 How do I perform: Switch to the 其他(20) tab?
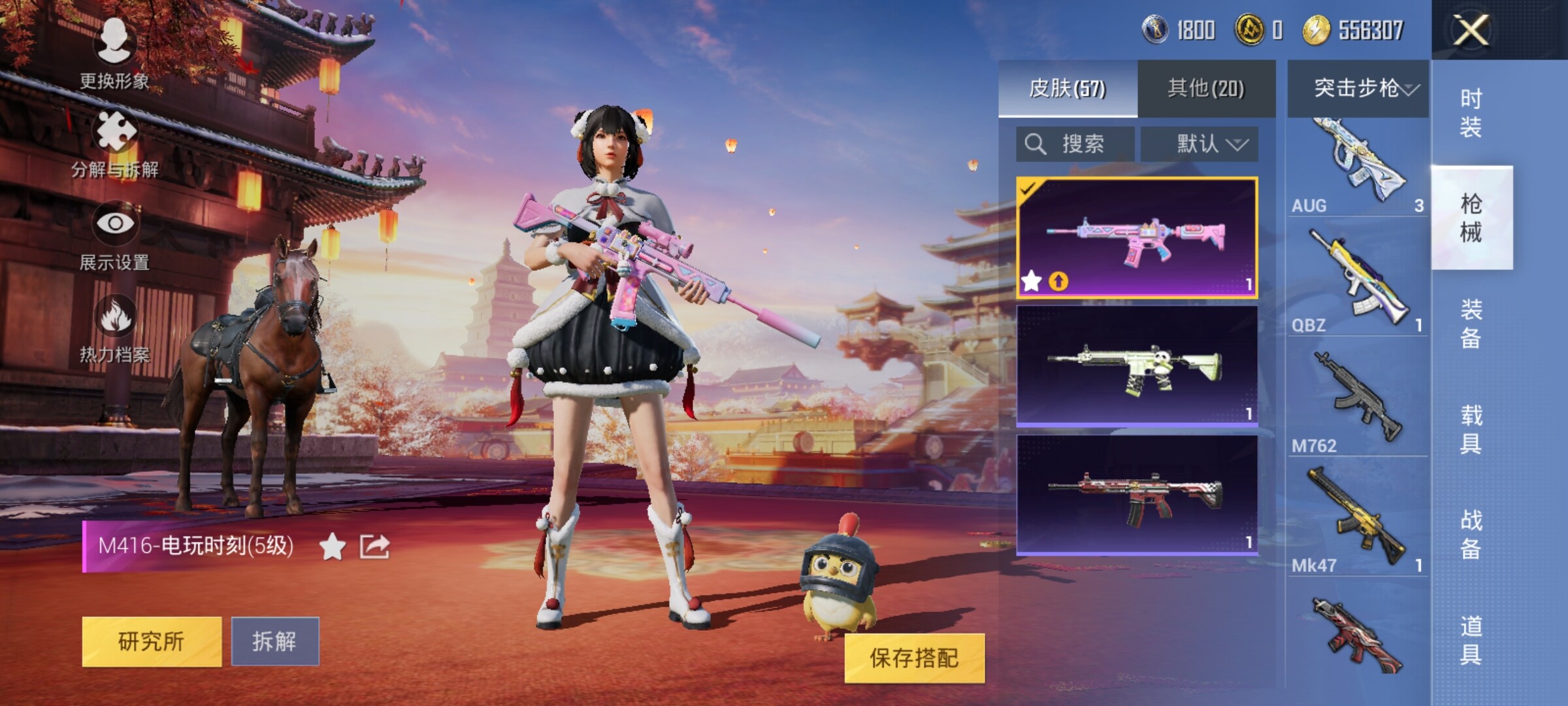(1206, 89)
